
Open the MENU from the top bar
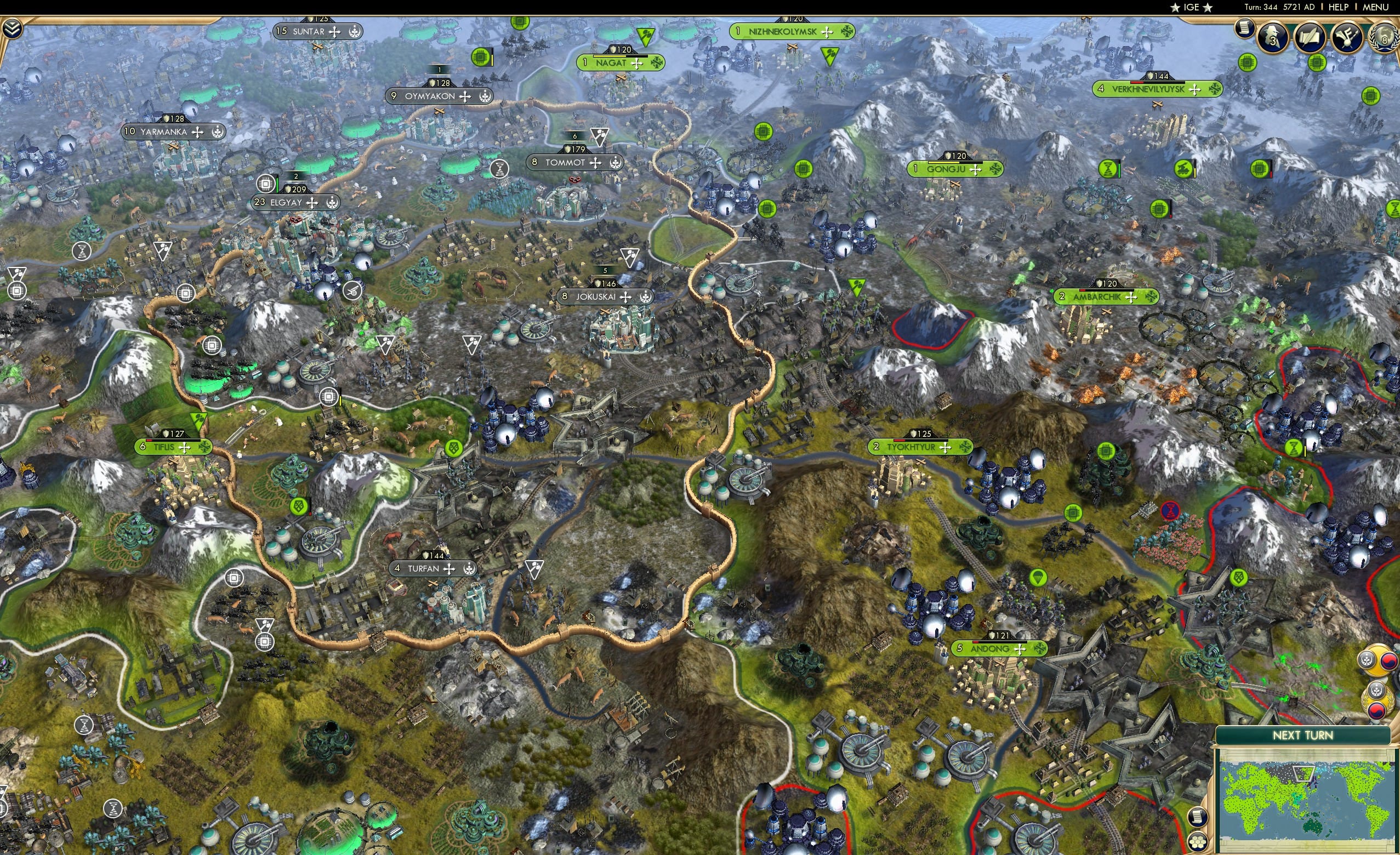point(1375,7)
